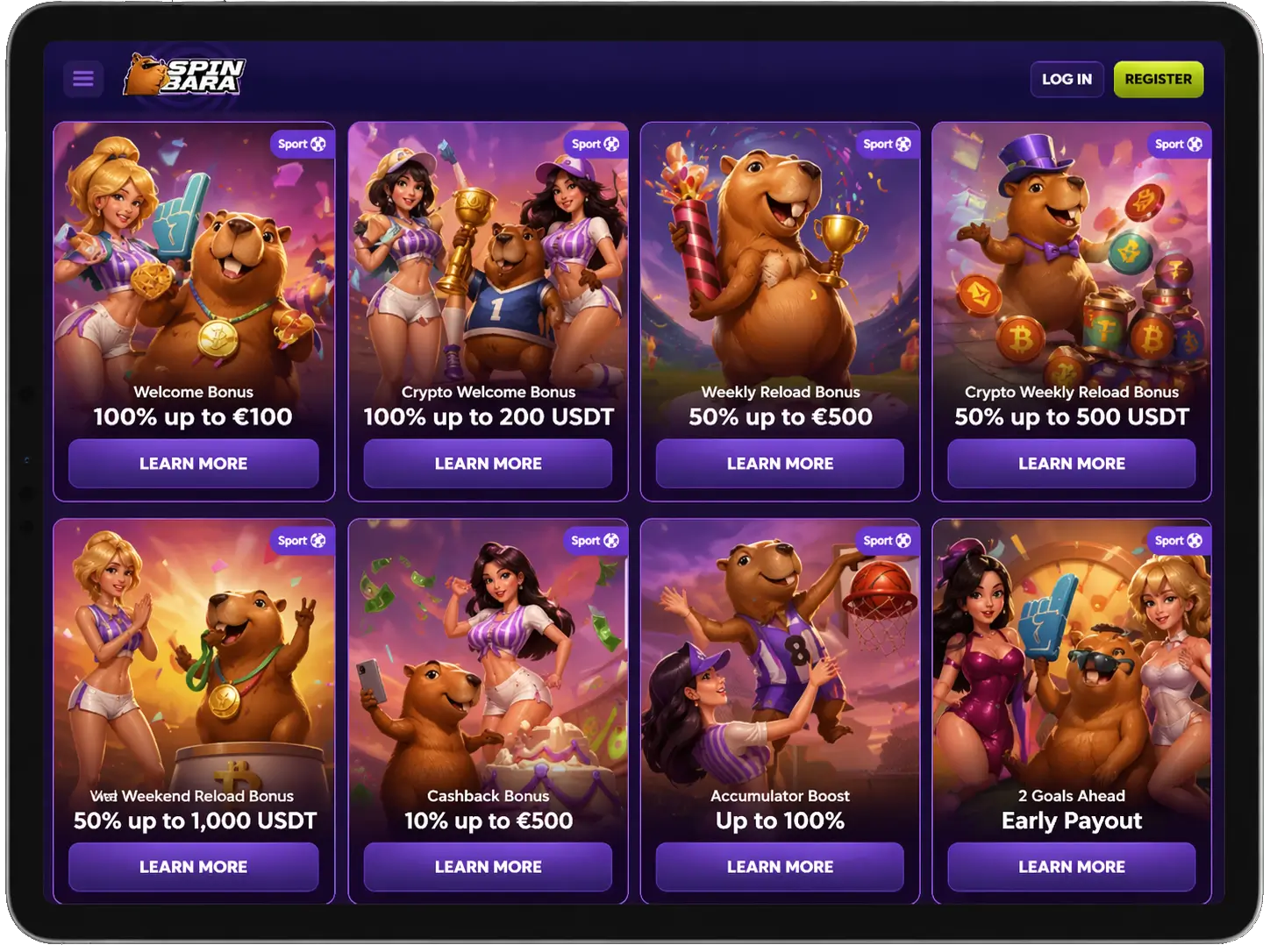Learn more about the Weekend Reload Bonus
This screenshot has height=952, width=1270.
[x=194, y=867]
